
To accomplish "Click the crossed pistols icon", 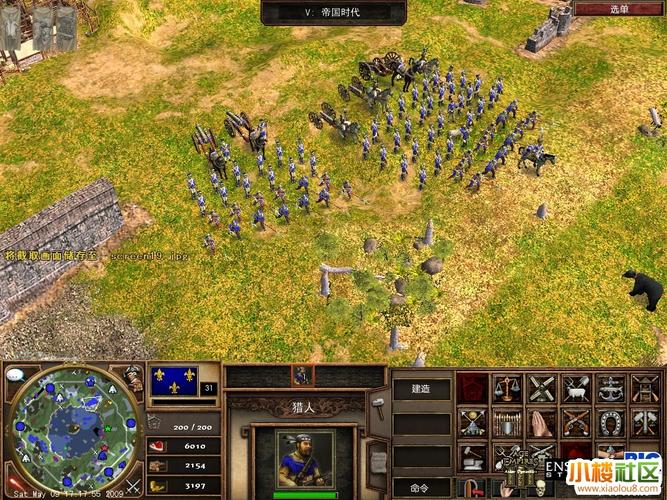I will (x=575, y=422).
